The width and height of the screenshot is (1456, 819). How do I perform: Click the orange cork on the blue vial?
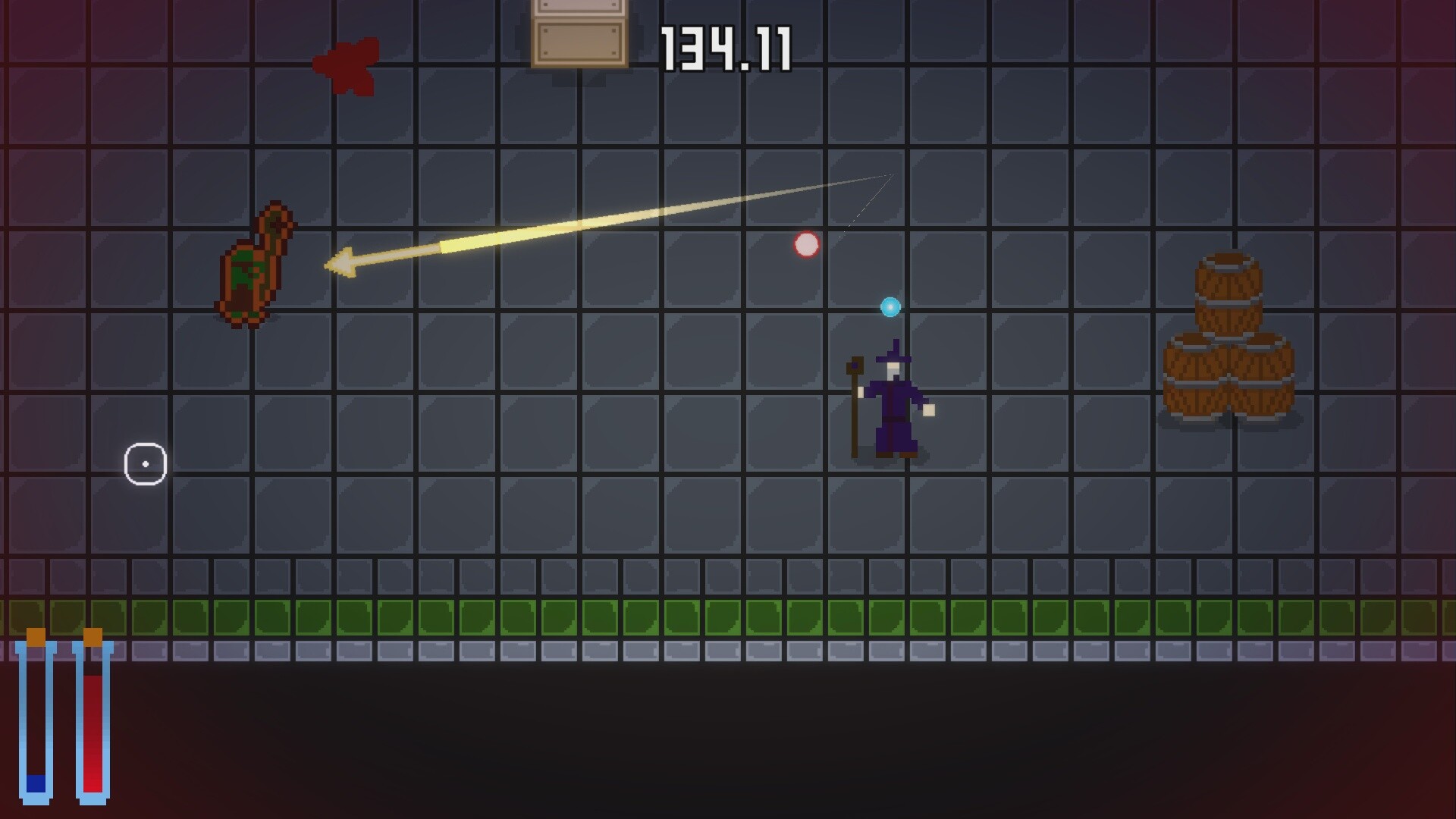pos(34,637)
